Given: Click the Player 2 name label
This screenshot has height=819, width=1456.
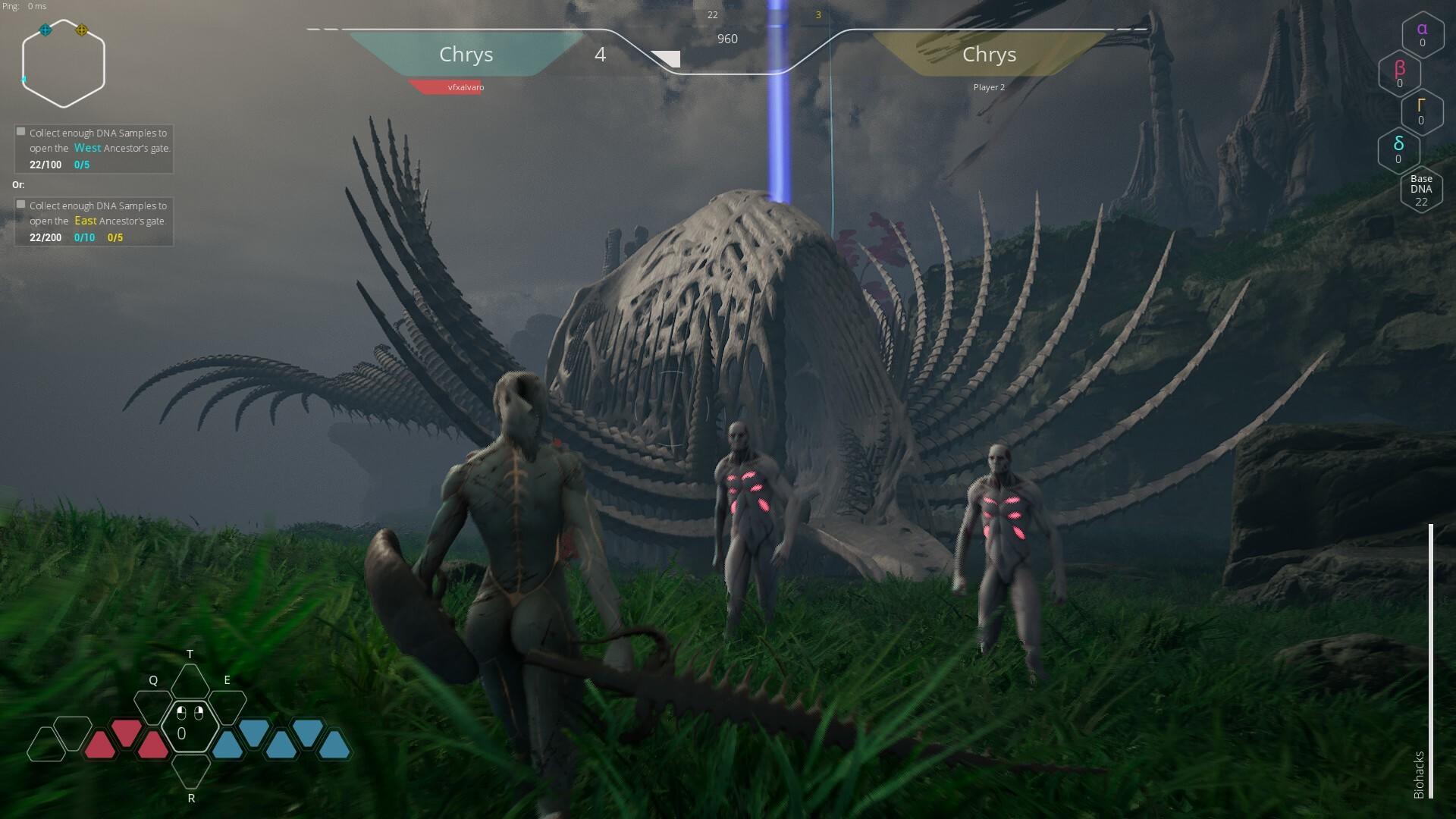Looking at the screenshot, I should (x=990, y=87).
